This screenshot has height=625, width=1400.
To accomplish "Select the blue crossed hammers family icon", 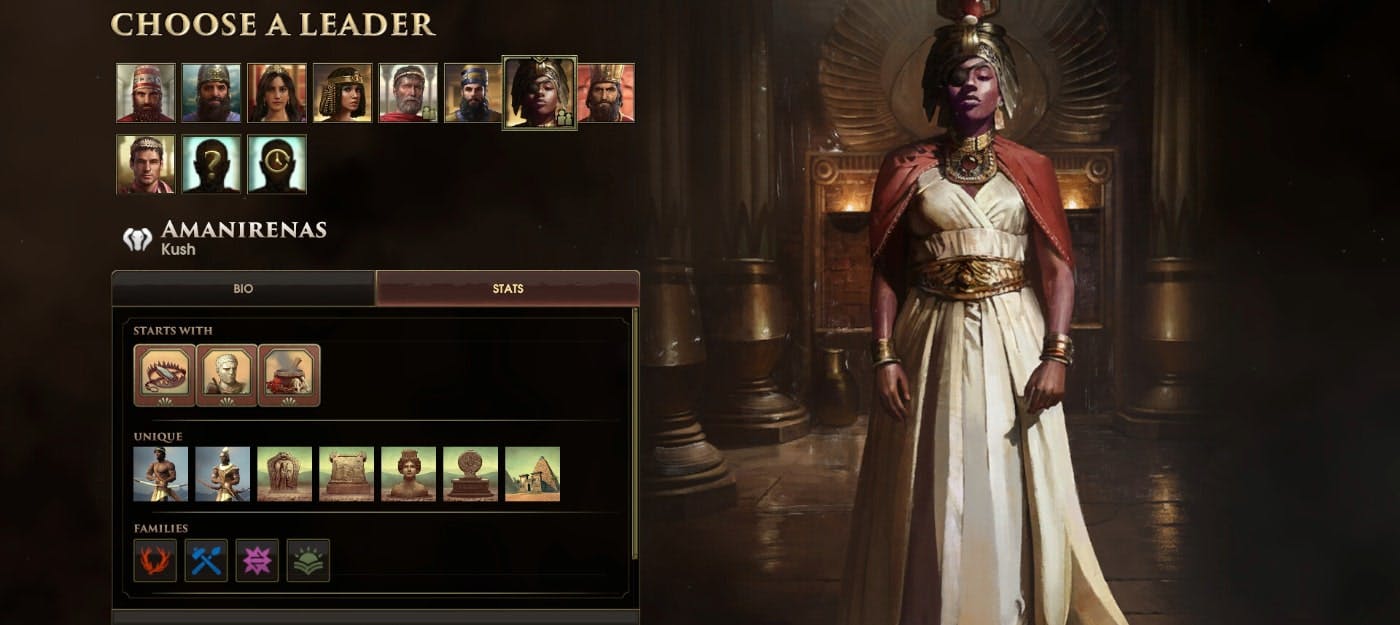I will 206,561.
